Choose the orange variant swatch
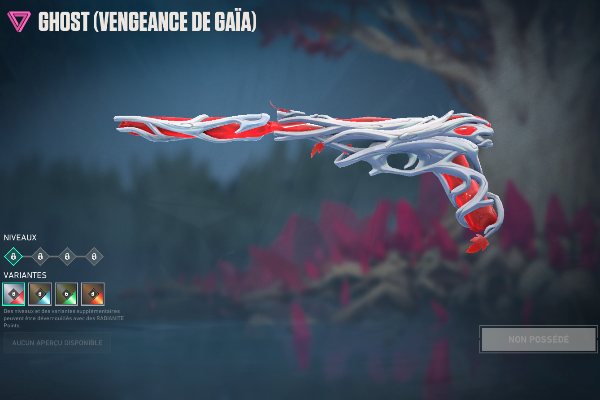The width and height of the screenshot is (600, 400). pyautogui.click(x=93, y=293)
